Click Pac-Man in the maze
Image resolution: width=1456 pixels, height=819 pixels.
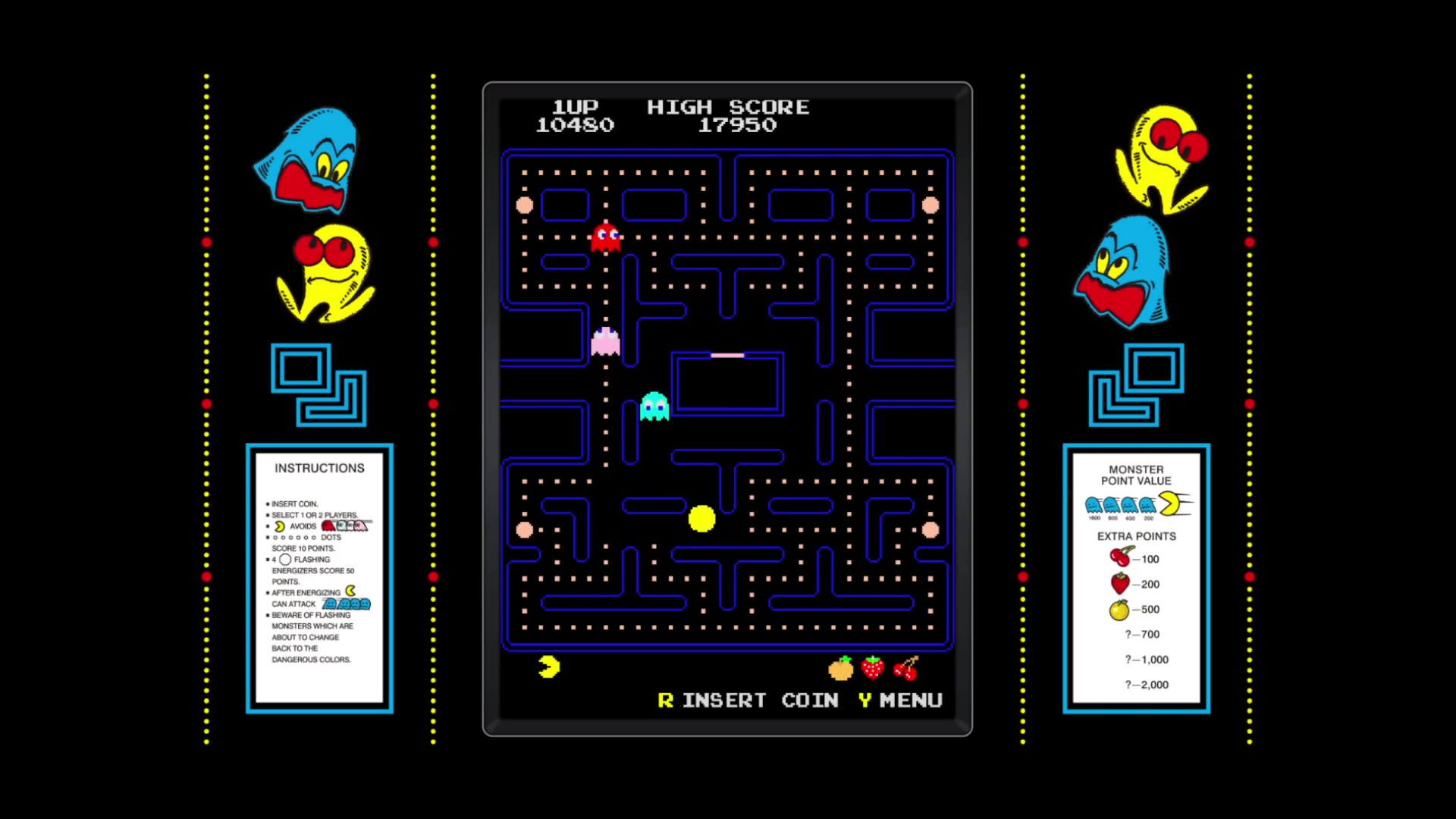701,519
